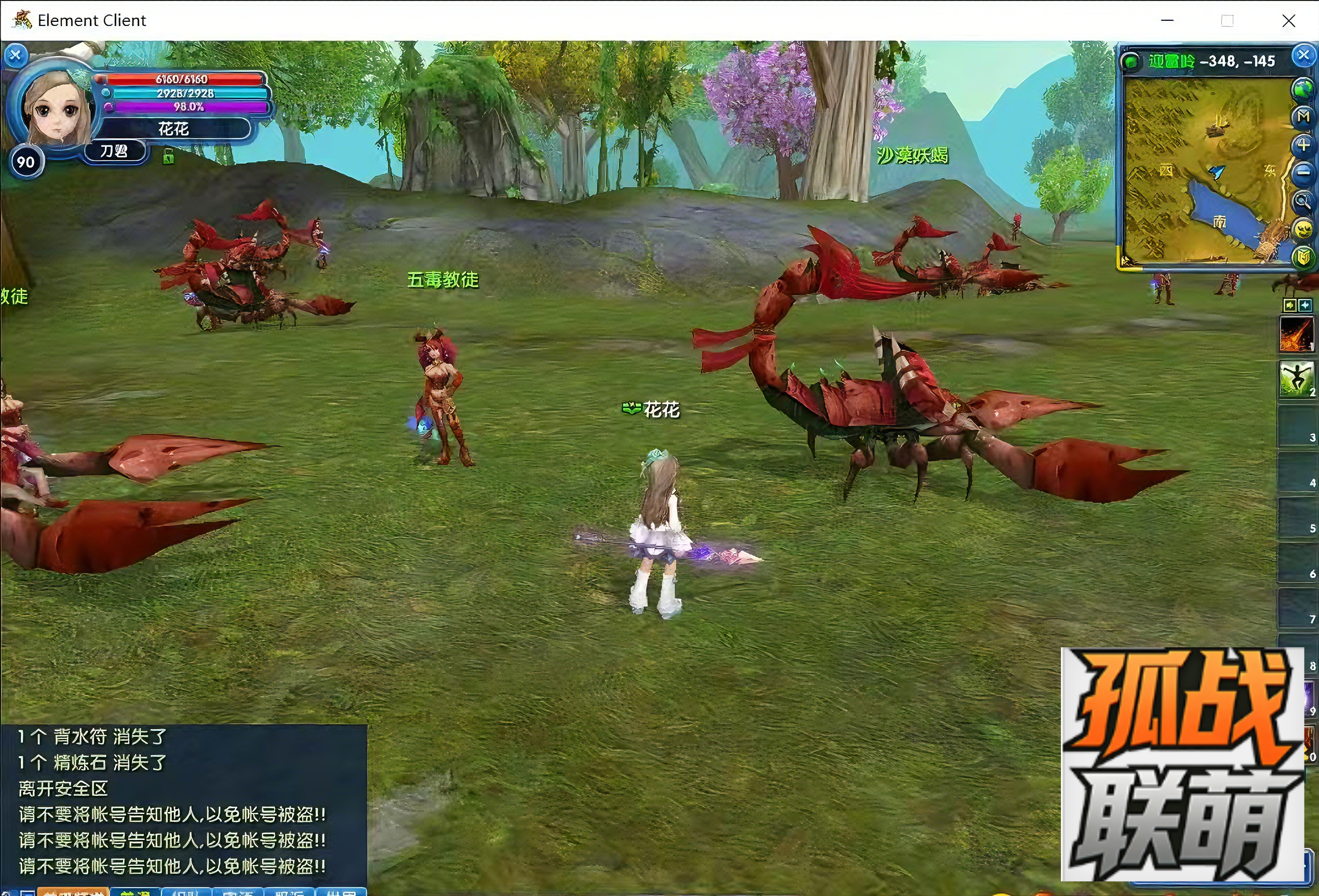This screenshot has height=896, width=1319.
Task: Minimize the Element Client window
Action: [1167, 21]
